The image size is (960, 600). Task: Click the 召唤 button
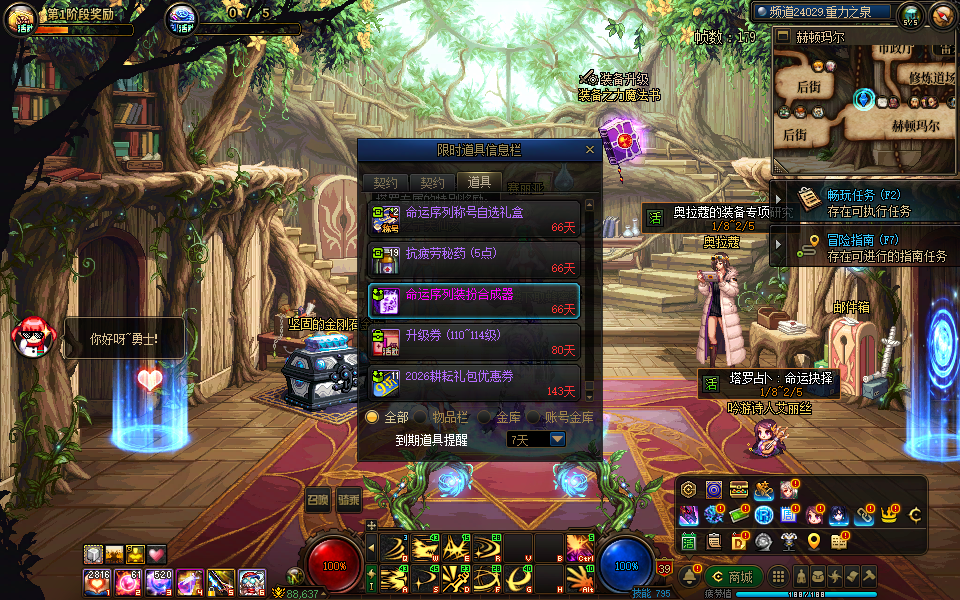pyautogui.click(x=317, y=500)
